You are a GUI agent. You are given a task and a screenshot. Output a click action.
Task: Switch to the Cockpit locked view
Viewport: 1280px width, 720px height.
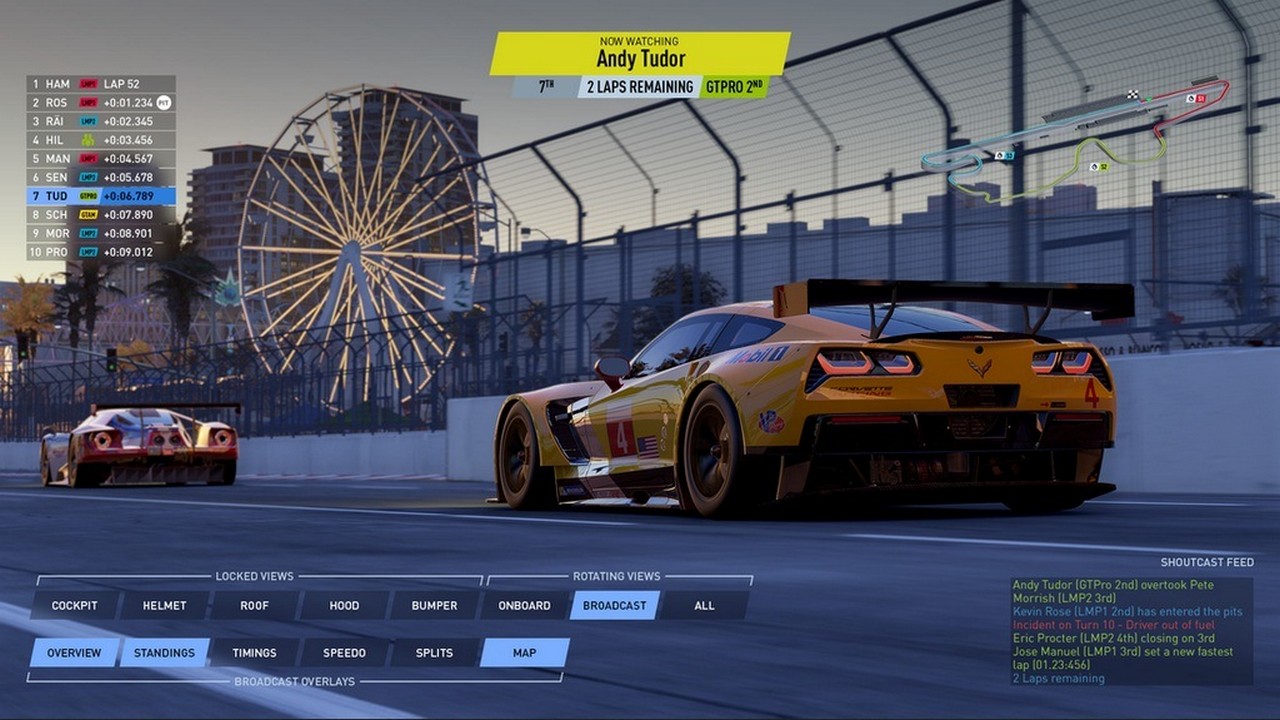point(75,605)
